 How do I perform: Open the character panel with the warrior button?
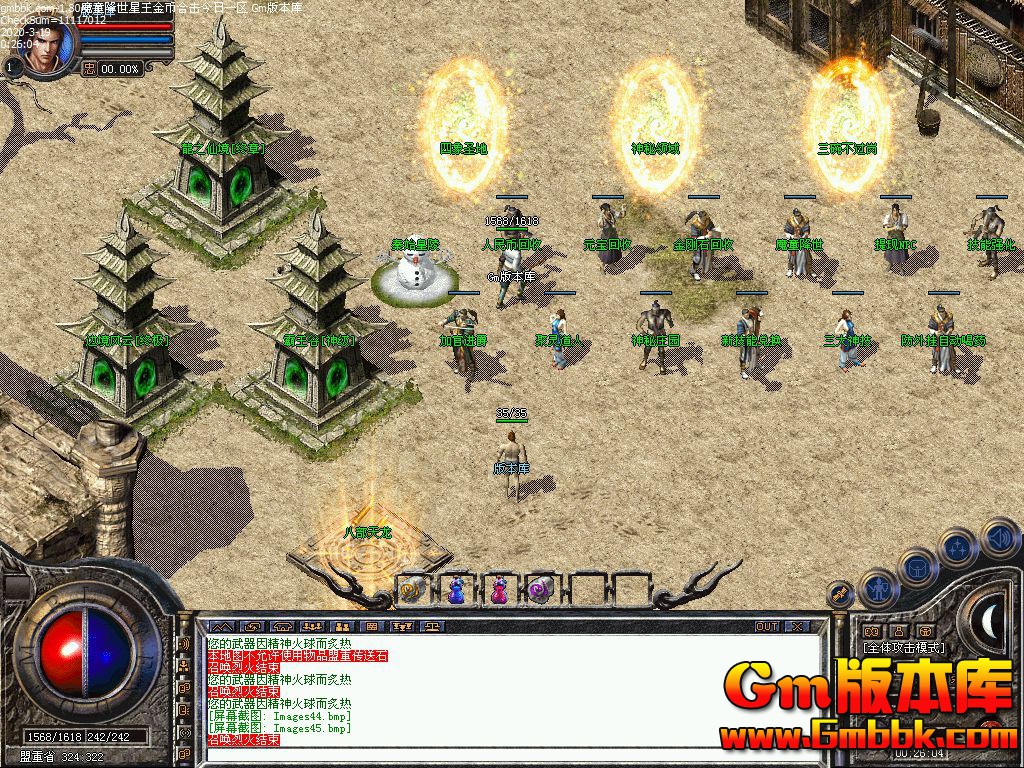point(878,588)
